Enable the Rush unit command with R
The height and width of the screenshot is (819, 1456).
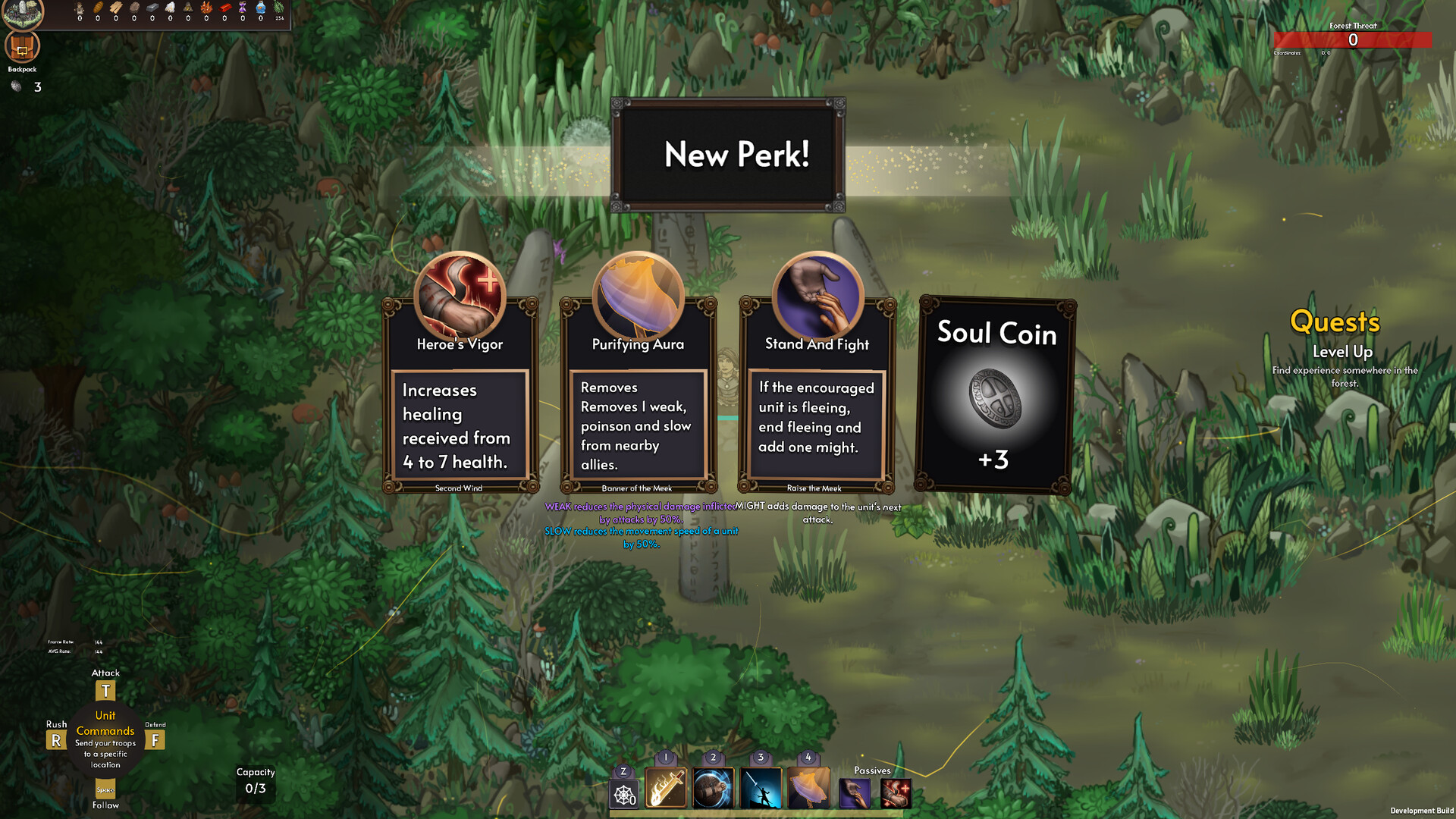coord(55,739)
